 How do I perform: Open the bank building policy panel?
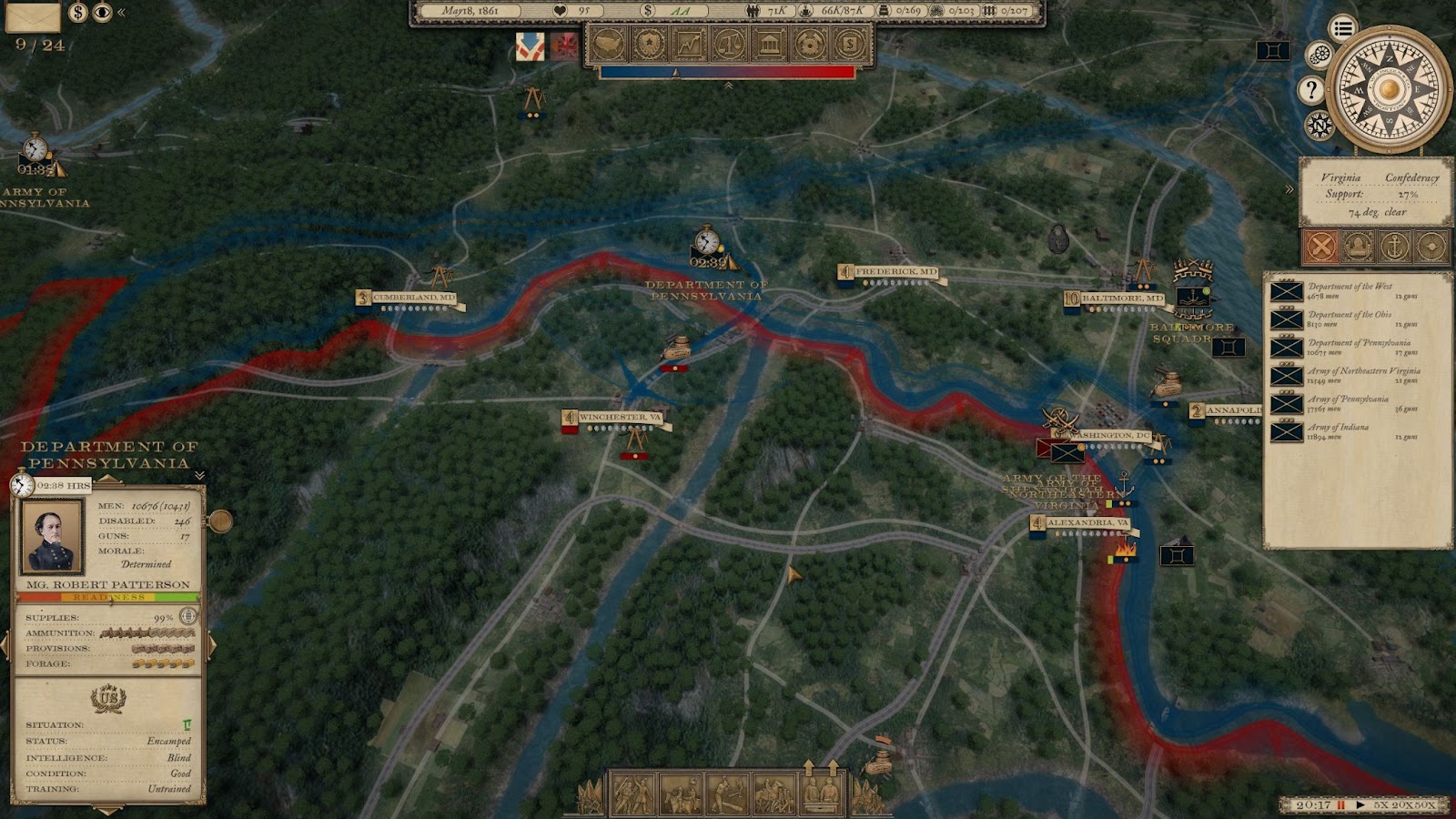[x=769, y=44]
